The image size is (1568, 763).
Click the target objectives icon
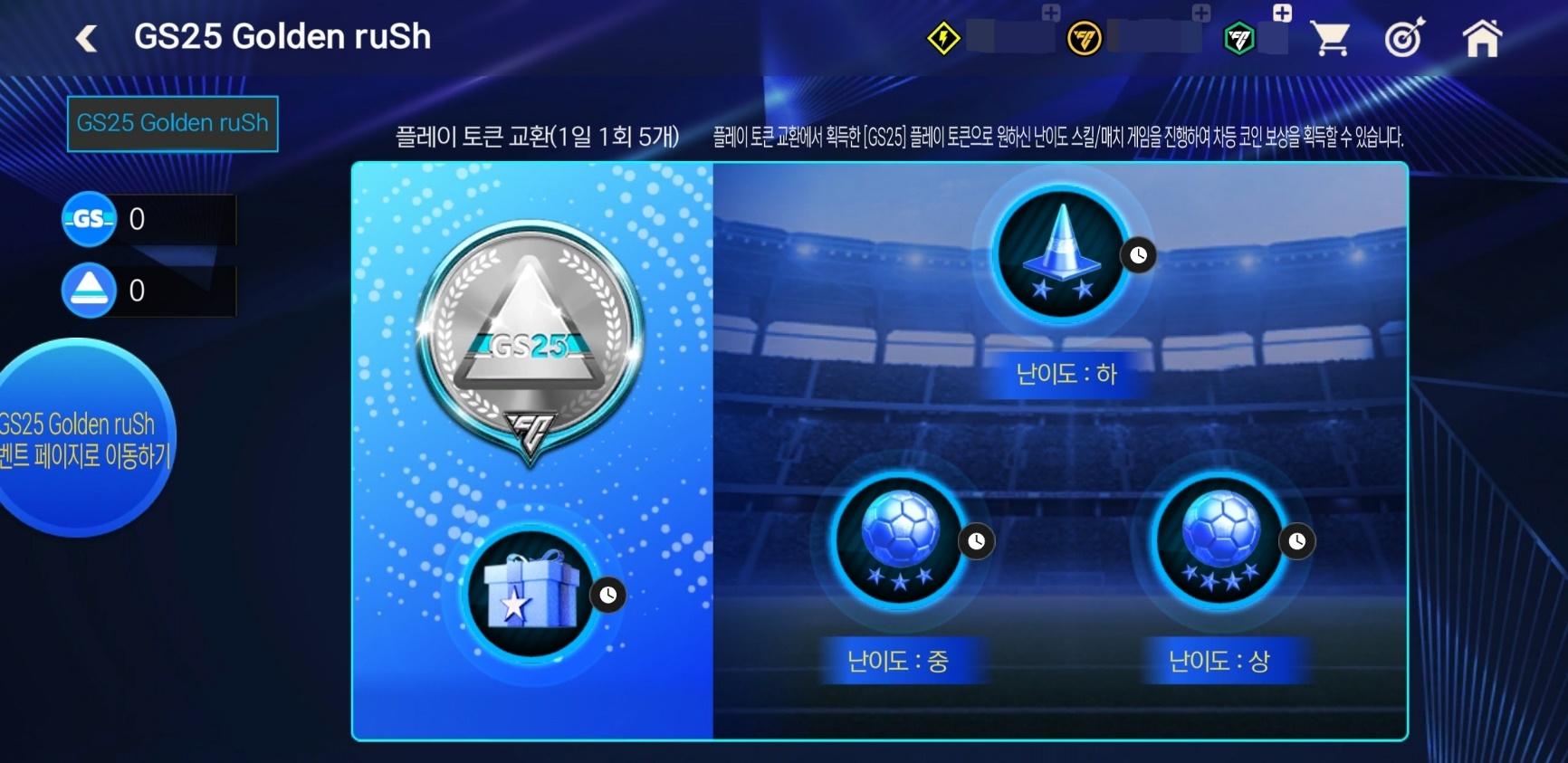pos(1406,37)
